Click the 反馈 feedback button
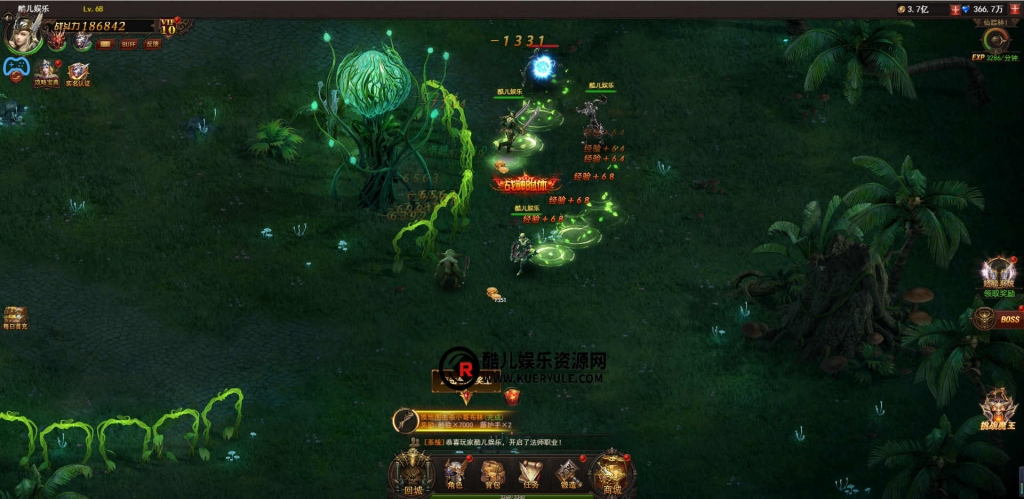Viewport: 1024px width, 499px height. point(152,44)
